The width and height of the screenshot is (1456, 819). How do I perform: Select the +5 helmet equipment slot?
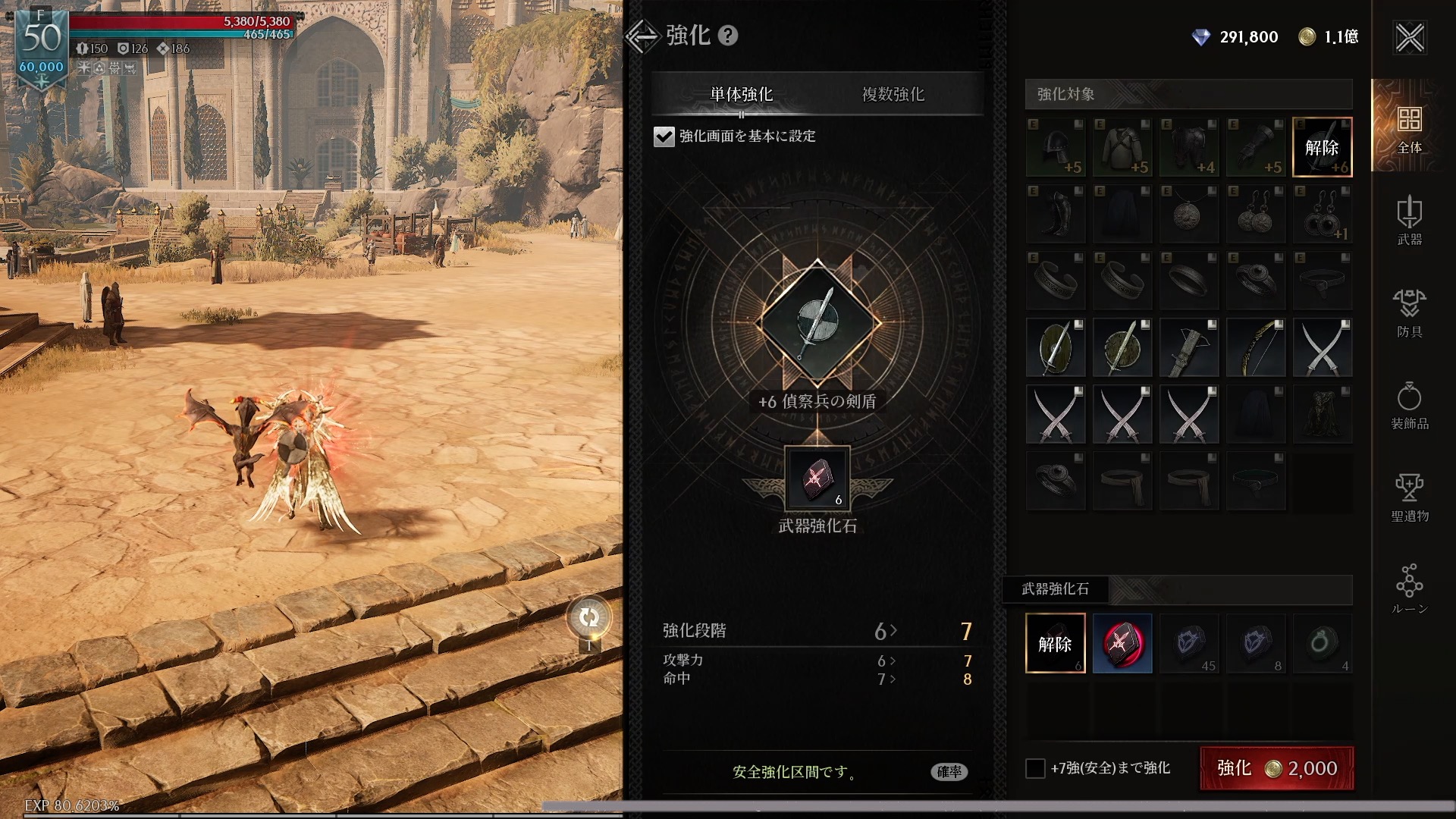(1056, 147)
